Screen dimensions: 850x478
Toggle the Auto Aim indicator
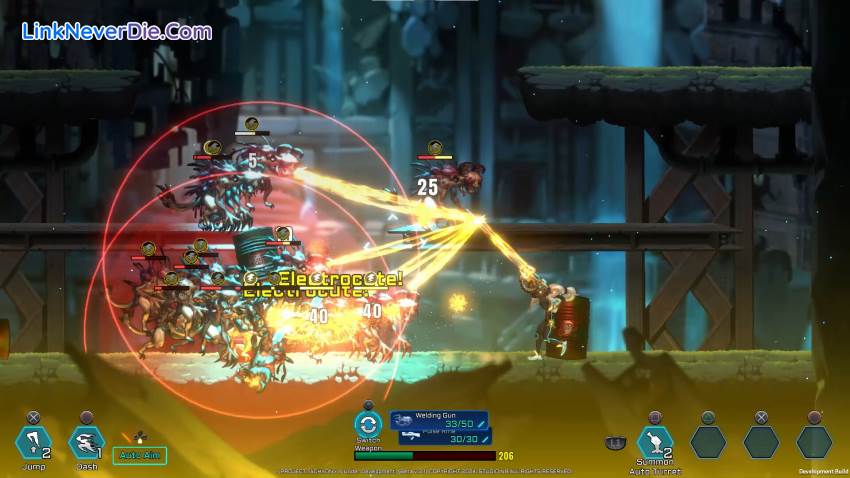click(x=139, y=456)
